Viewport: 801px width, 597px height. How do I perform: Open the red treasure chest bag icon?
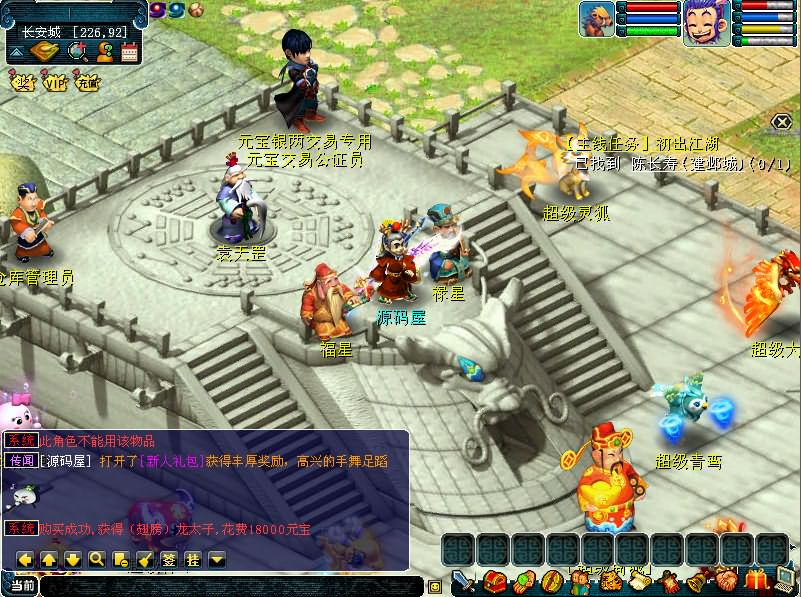[x=494, y=581]
